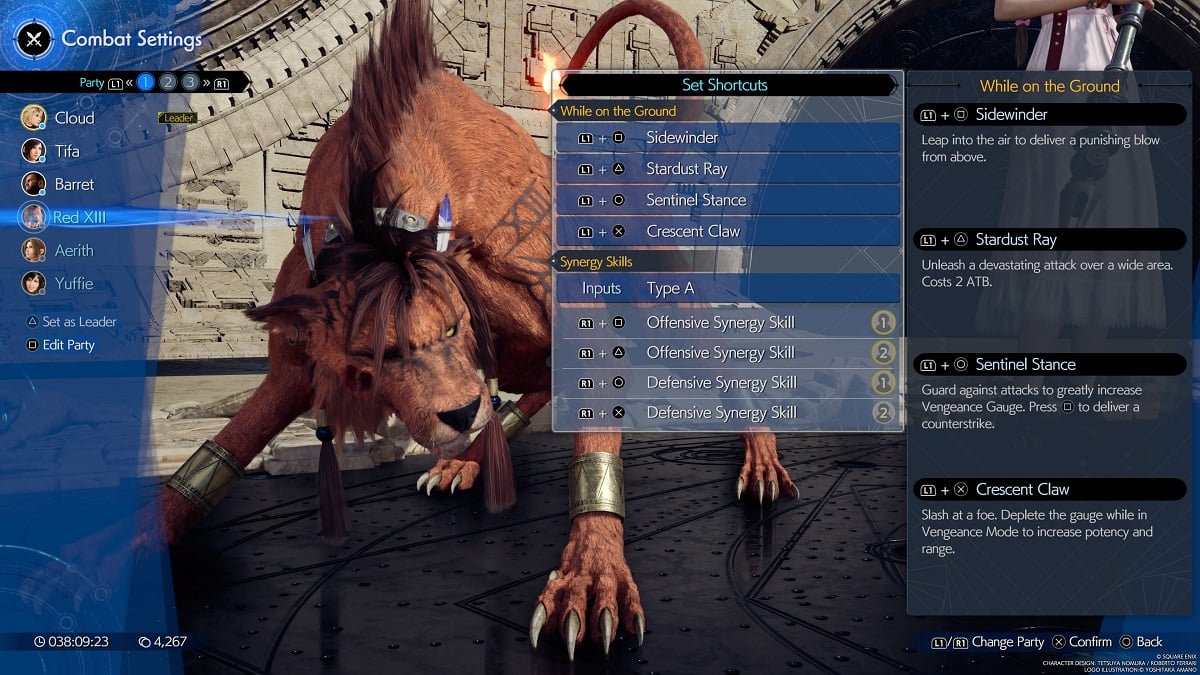The height and width of the screenshot is (675, 1200).
Task: Select Offensive Synergy Skill number 1
Action: pyautogui.click(x=728, y=322)
